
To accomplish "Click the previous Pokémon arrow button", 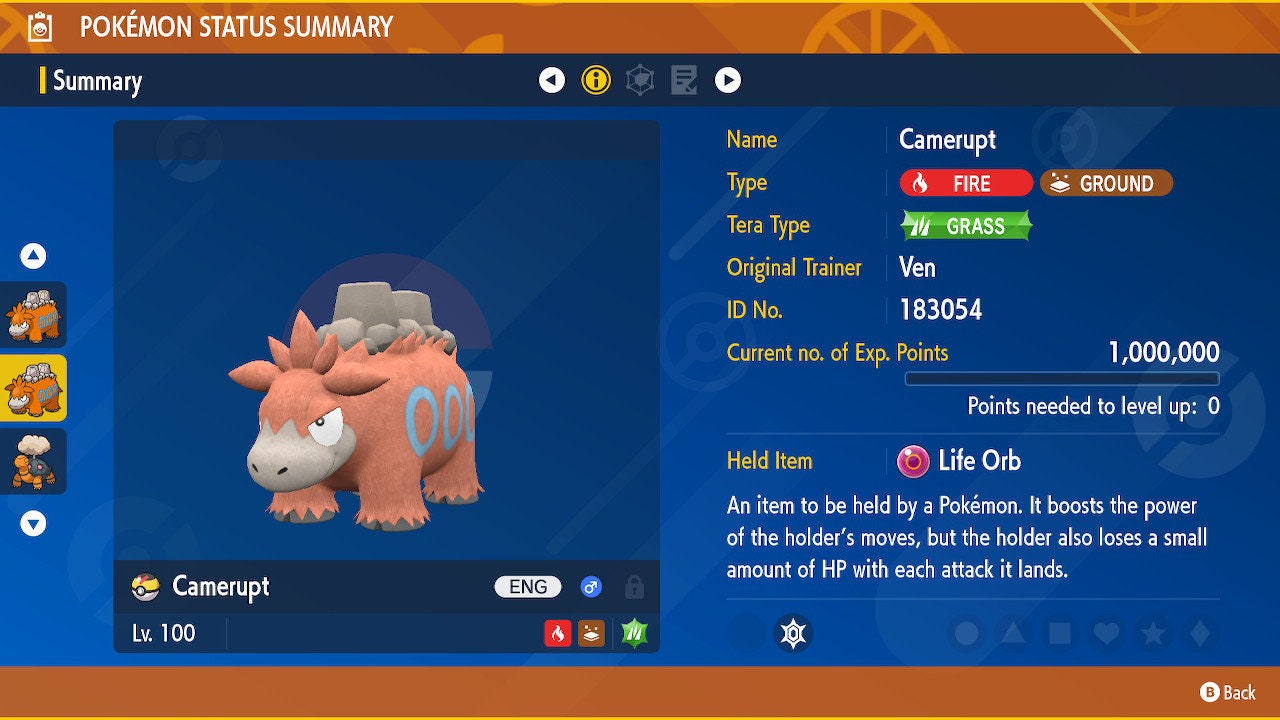I will 553,80.
